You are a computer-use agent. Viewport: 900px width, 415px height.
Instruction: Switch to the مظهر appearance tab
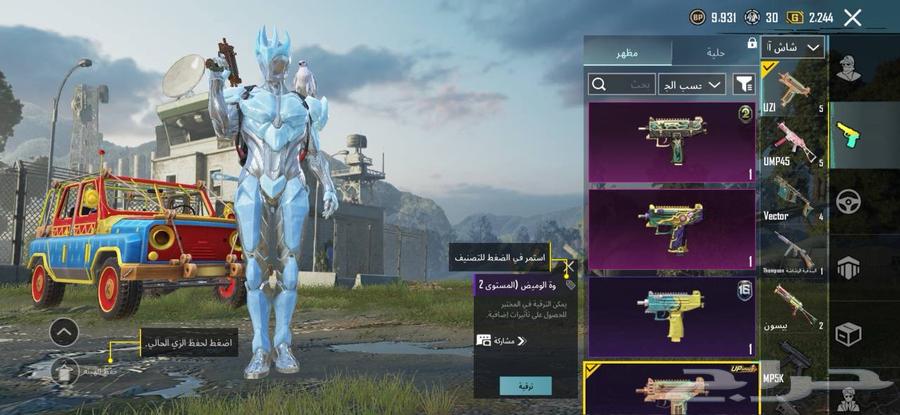(628, 51)
